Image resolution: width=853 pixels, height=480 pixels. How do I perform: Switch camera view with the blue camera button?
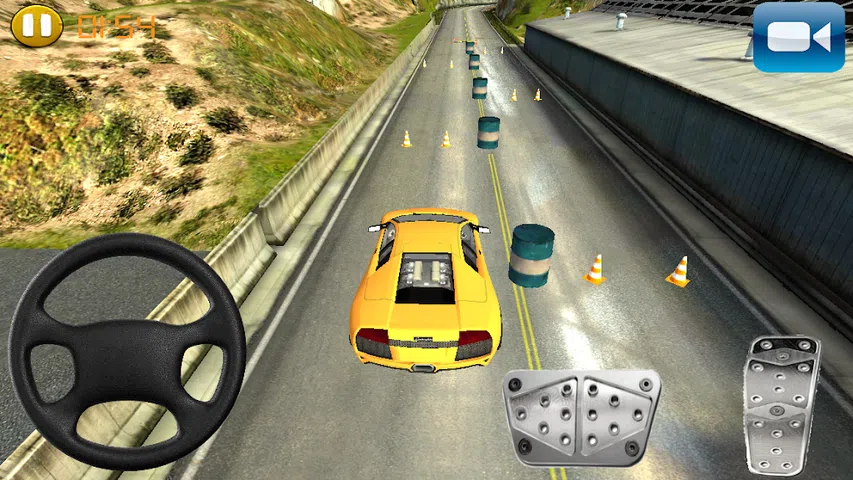coord(799,37)
